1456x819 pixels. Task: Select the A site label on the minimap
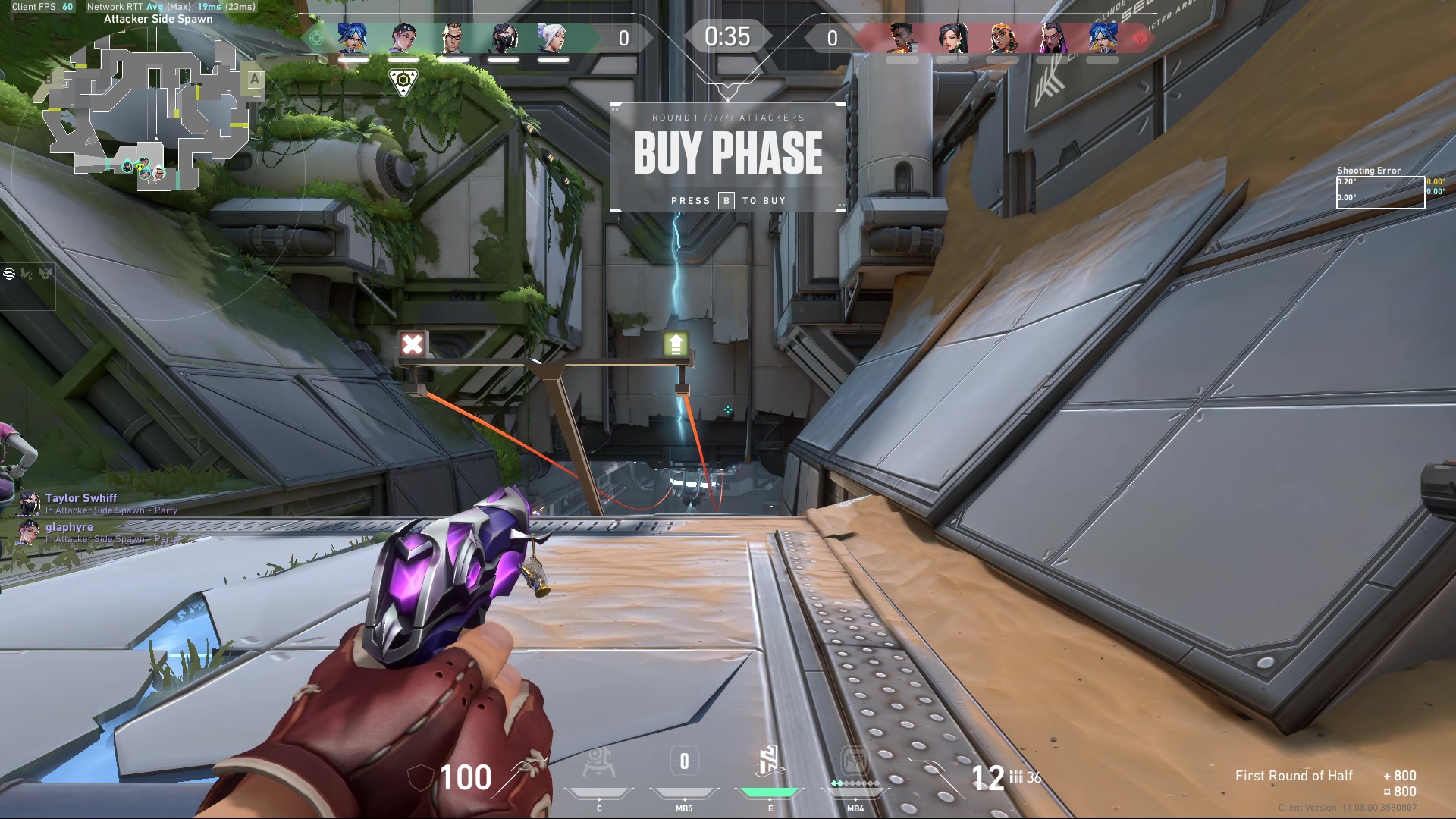click(x=254, y=79)
